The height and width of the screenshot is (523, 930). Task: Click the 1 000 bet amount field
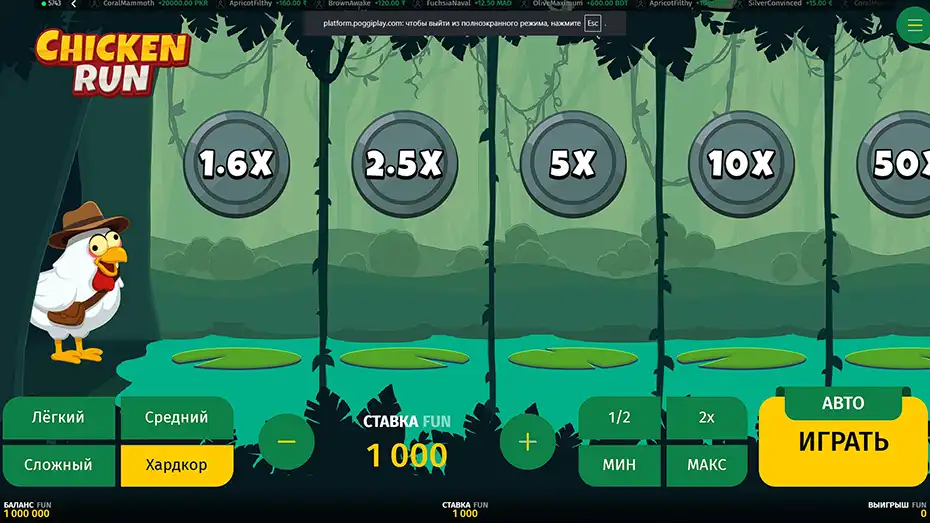[407, 456]
